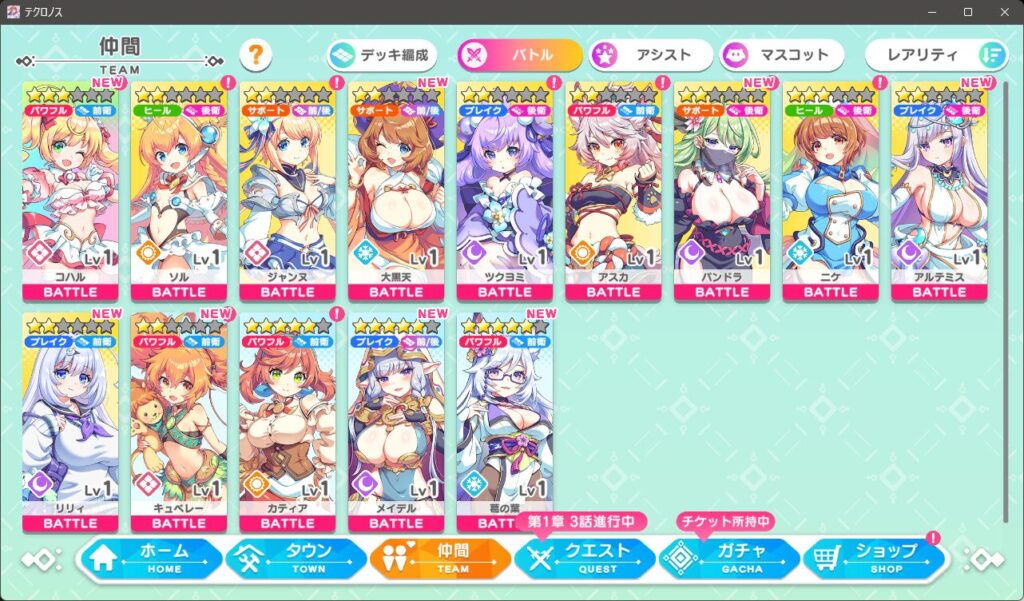This screenshot has width=1024, height=601.
Task: Open the ガチャ GACHA menu
Action: click(x=728, y=557)
